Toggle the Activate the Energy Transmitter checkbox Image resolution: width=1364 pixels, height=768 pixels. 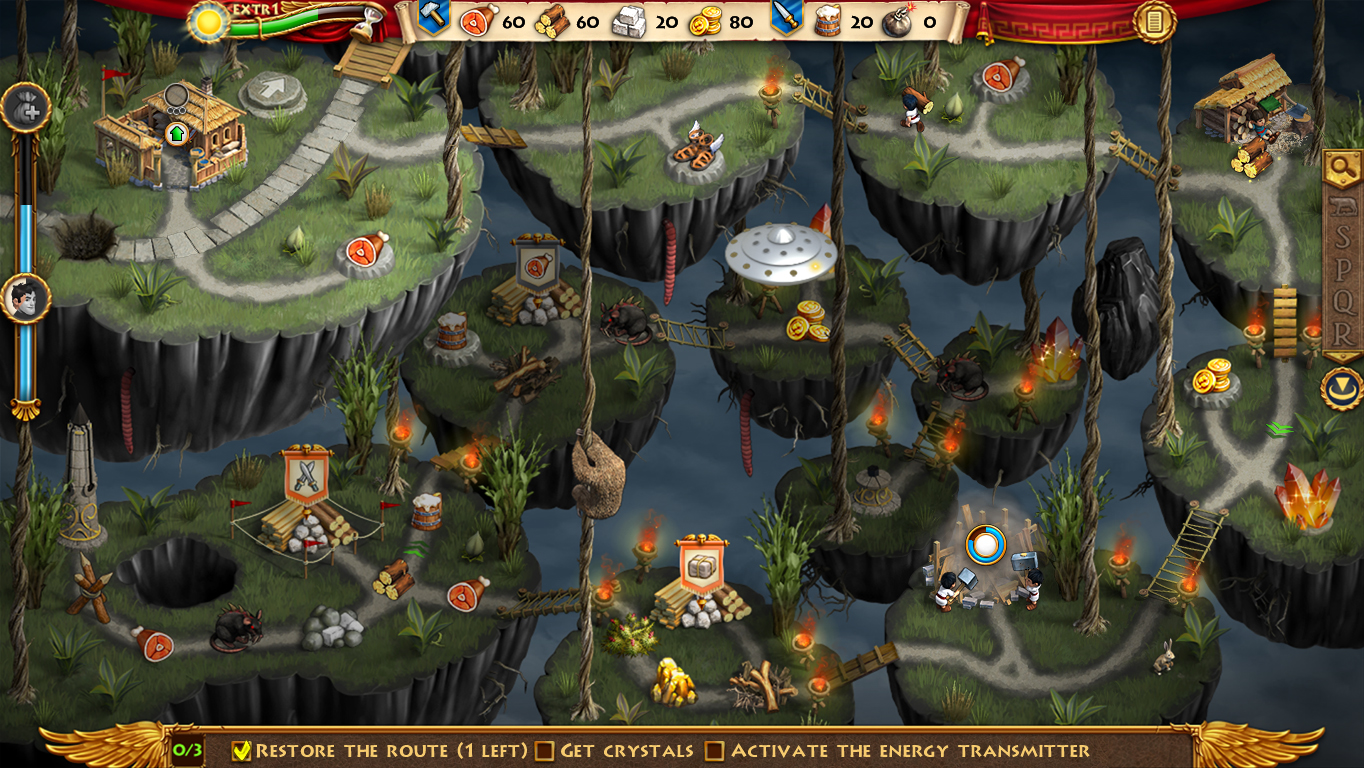[x=714, y=750]
